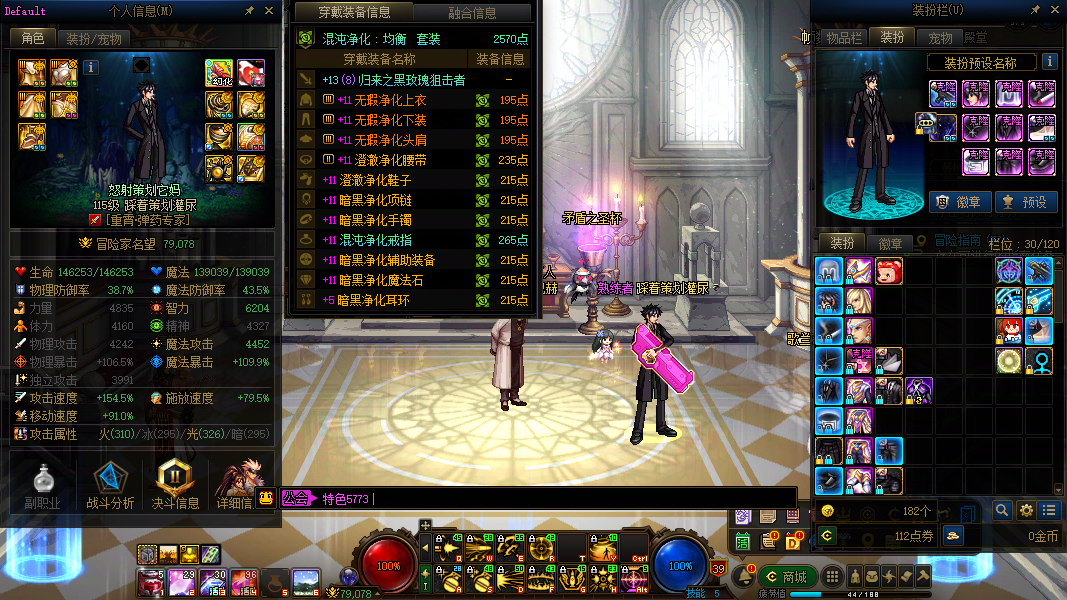Screen dimensions: 1067x600
Task: Open the inventory gear settings icon
Action: click(x=1025, y=510)
